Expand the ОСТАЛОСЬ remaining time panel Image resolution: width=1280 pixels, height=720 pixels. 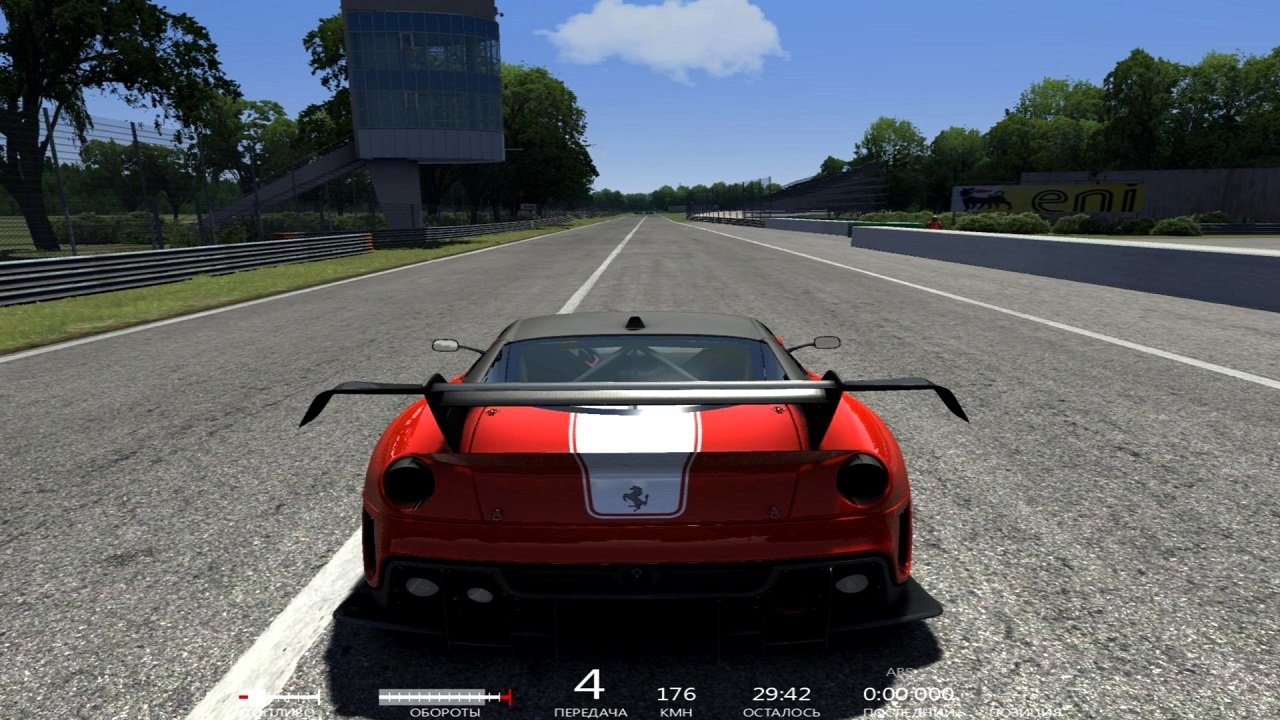pyautogui.click(x=780, y=710)
